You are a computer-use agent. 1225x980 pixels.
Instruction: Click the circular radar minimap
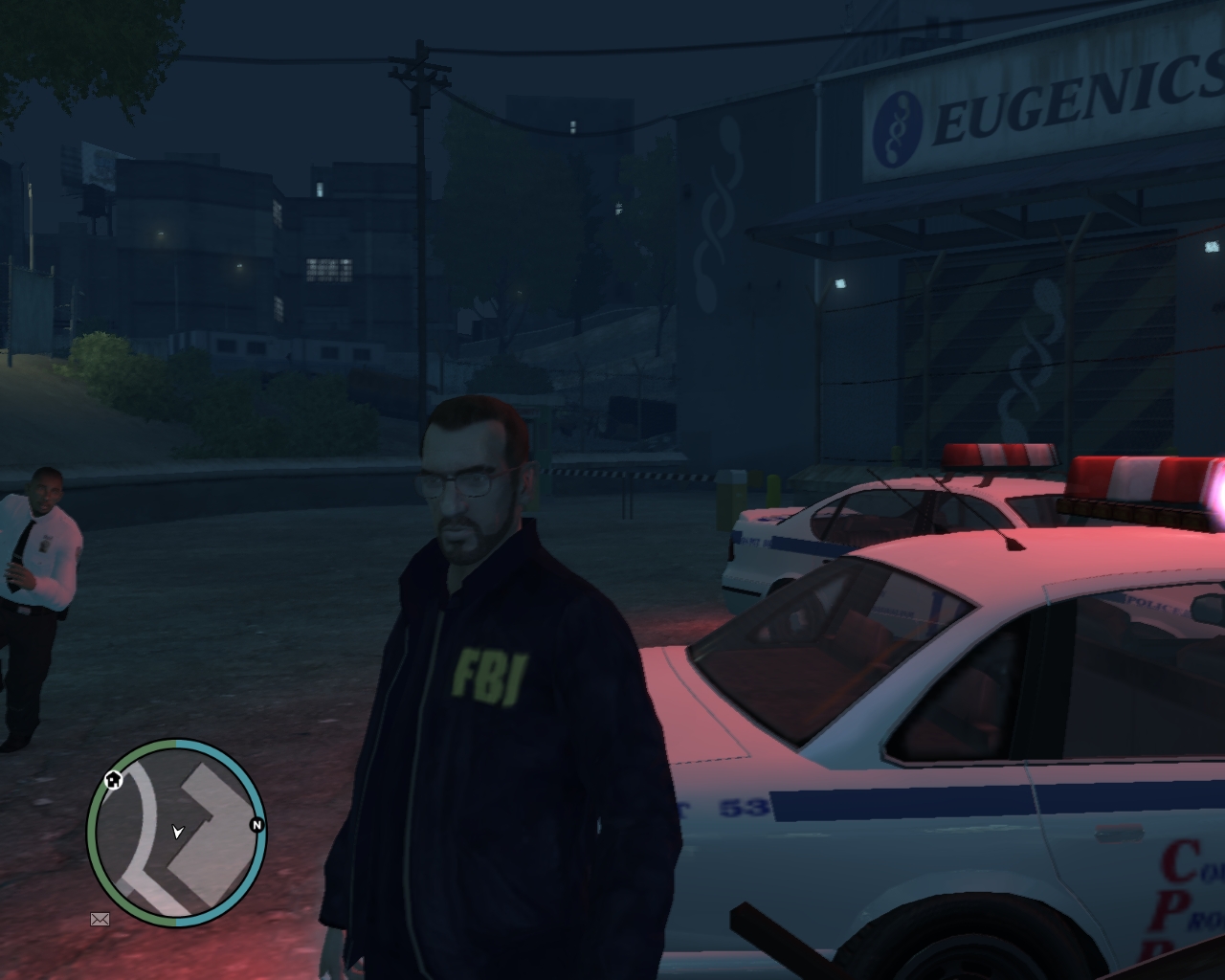point(177,832)
